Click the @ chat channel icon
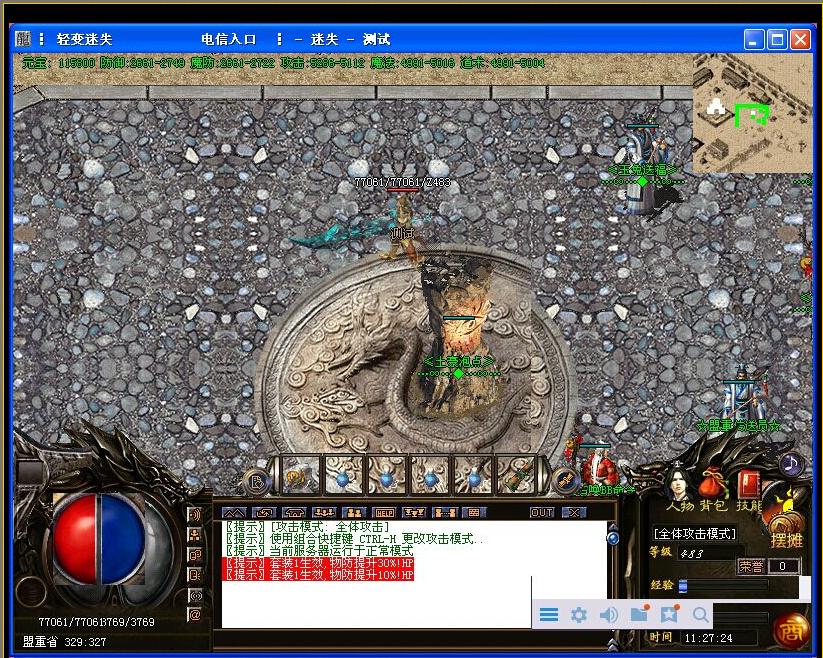 pyautogui.click(x=195, y=614)
